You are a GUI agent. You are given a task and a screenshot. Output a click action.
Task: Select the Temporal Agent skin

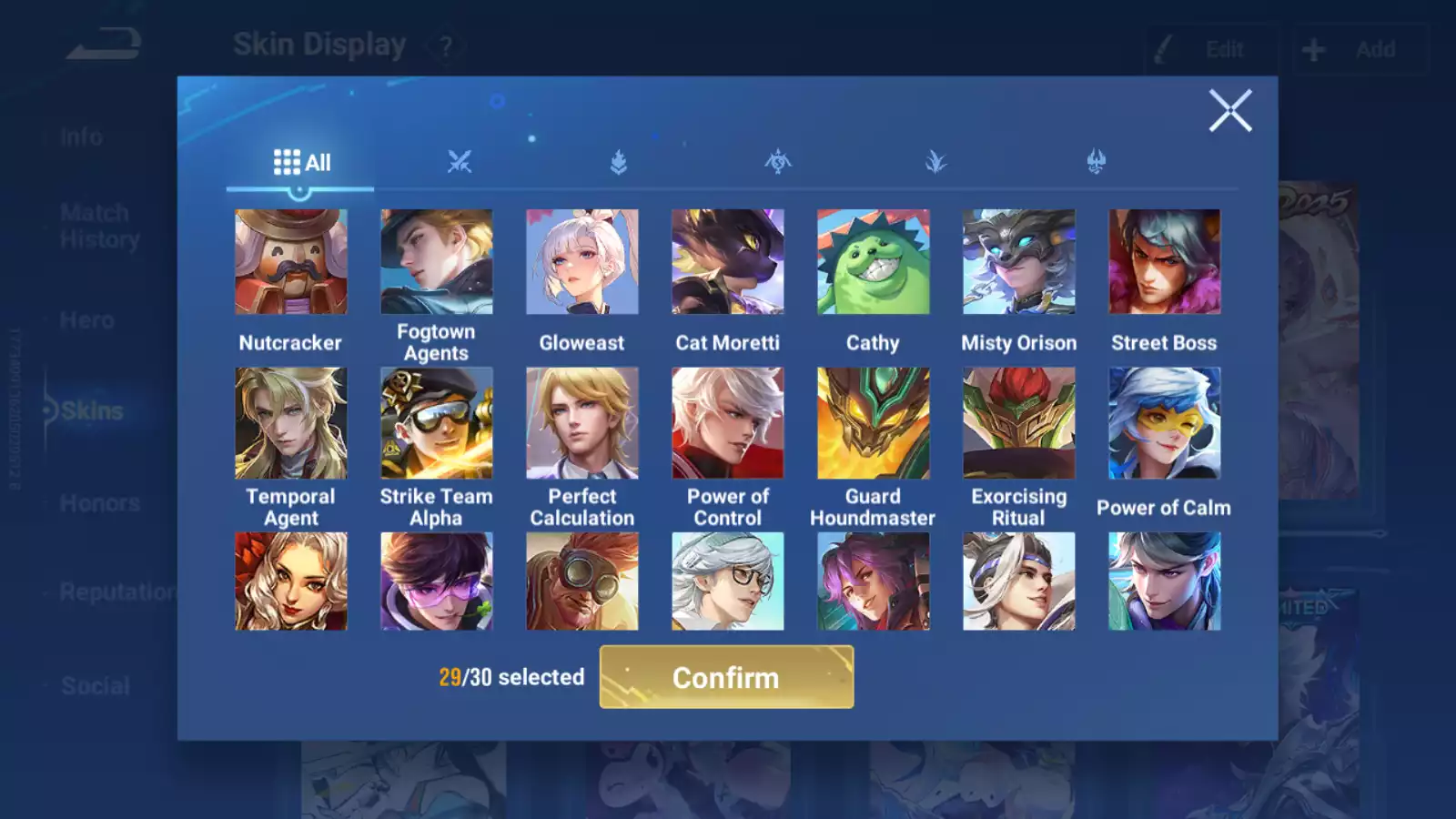(291, 423)
